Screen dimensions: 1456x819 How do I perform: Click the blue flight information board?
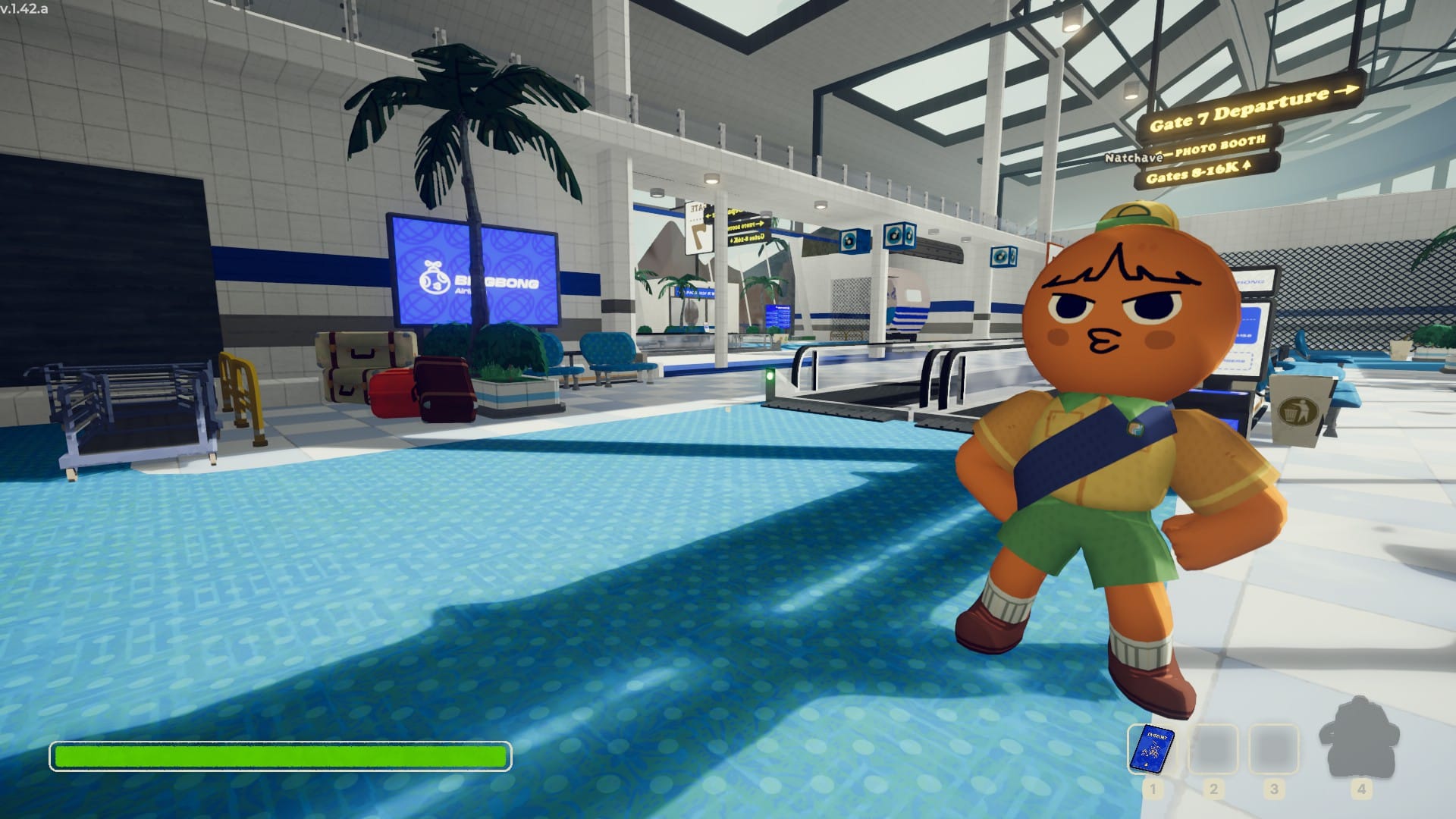click(778, 315)
